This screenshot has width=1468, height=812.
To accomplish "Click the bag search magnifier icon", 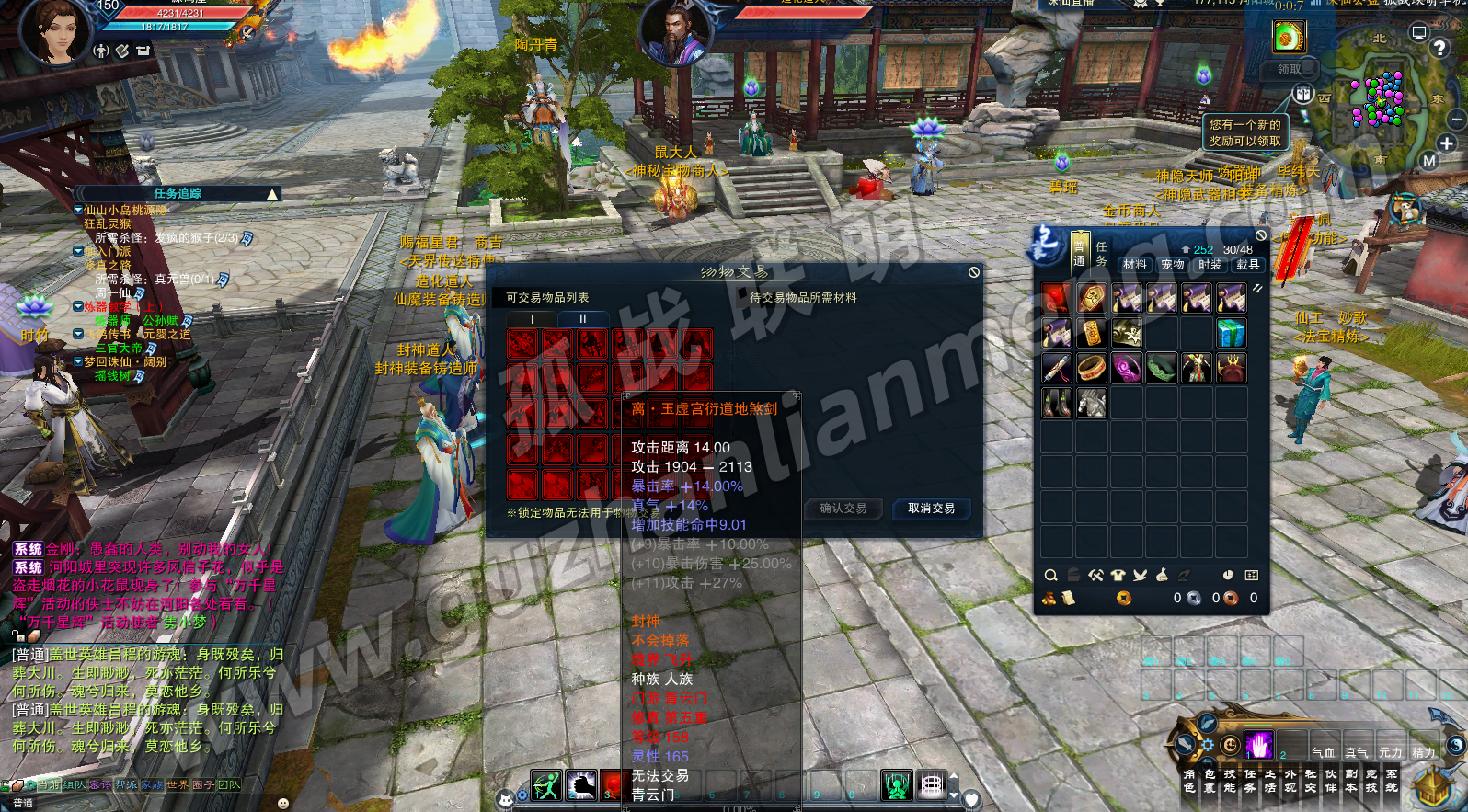I will [1050, 576].
